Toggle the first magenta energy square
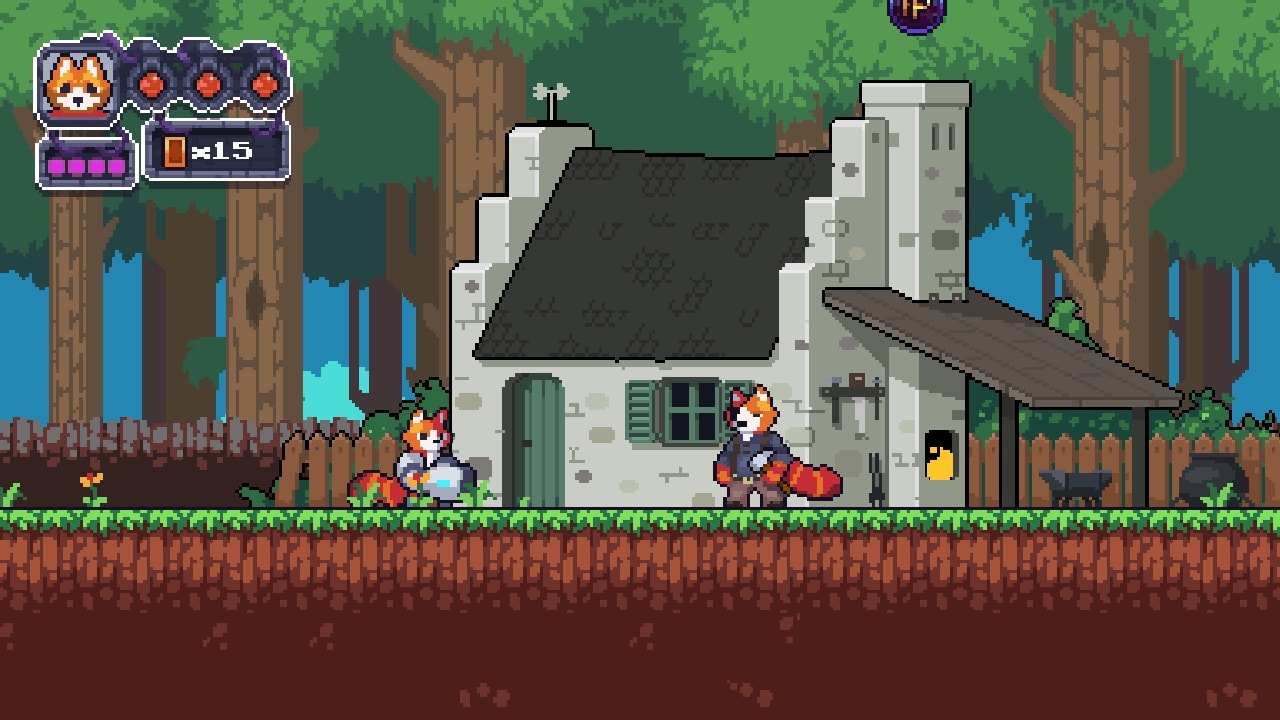 55,164
